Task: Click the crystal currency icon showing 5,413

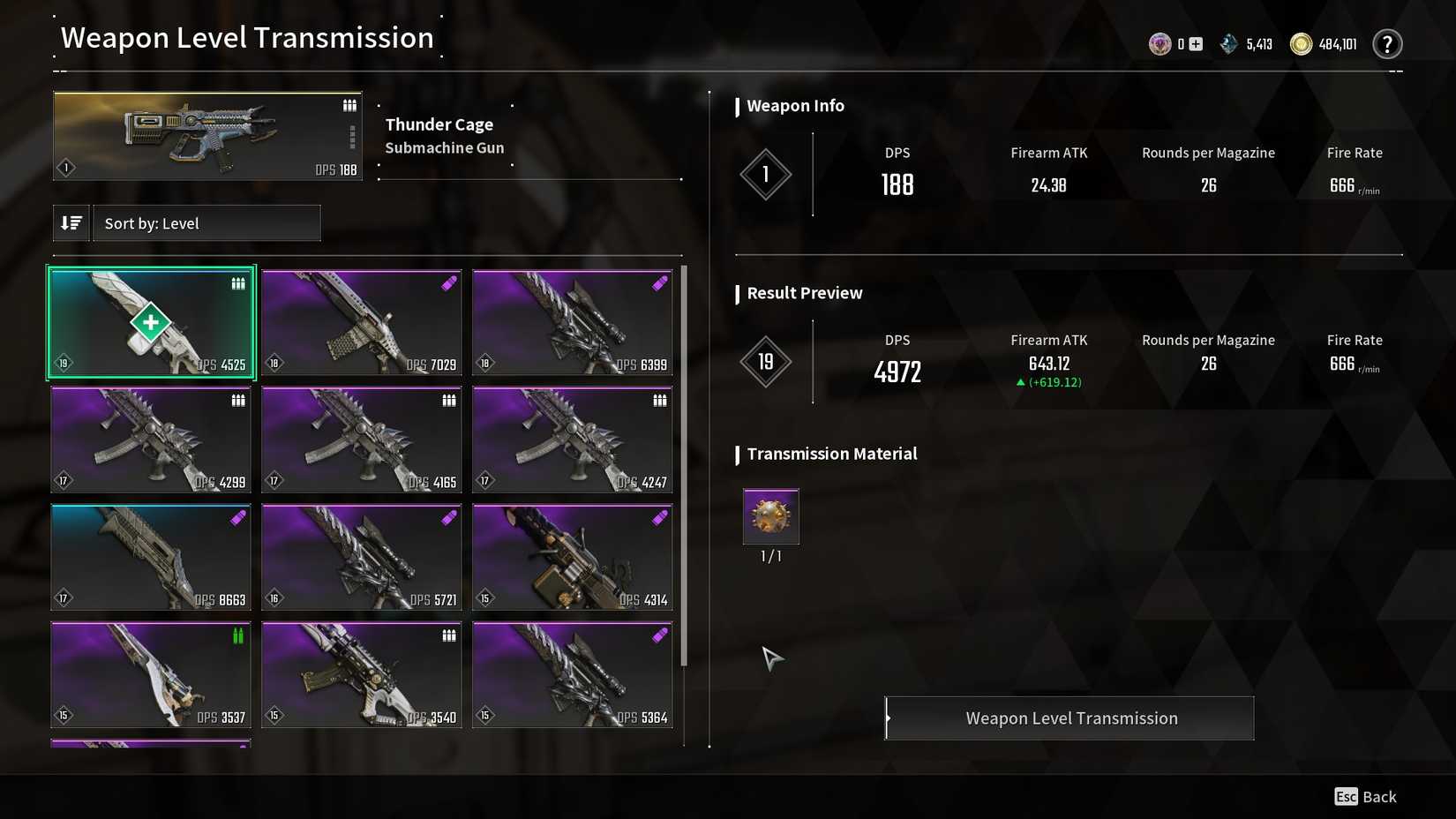Action: click(1228, 42)
